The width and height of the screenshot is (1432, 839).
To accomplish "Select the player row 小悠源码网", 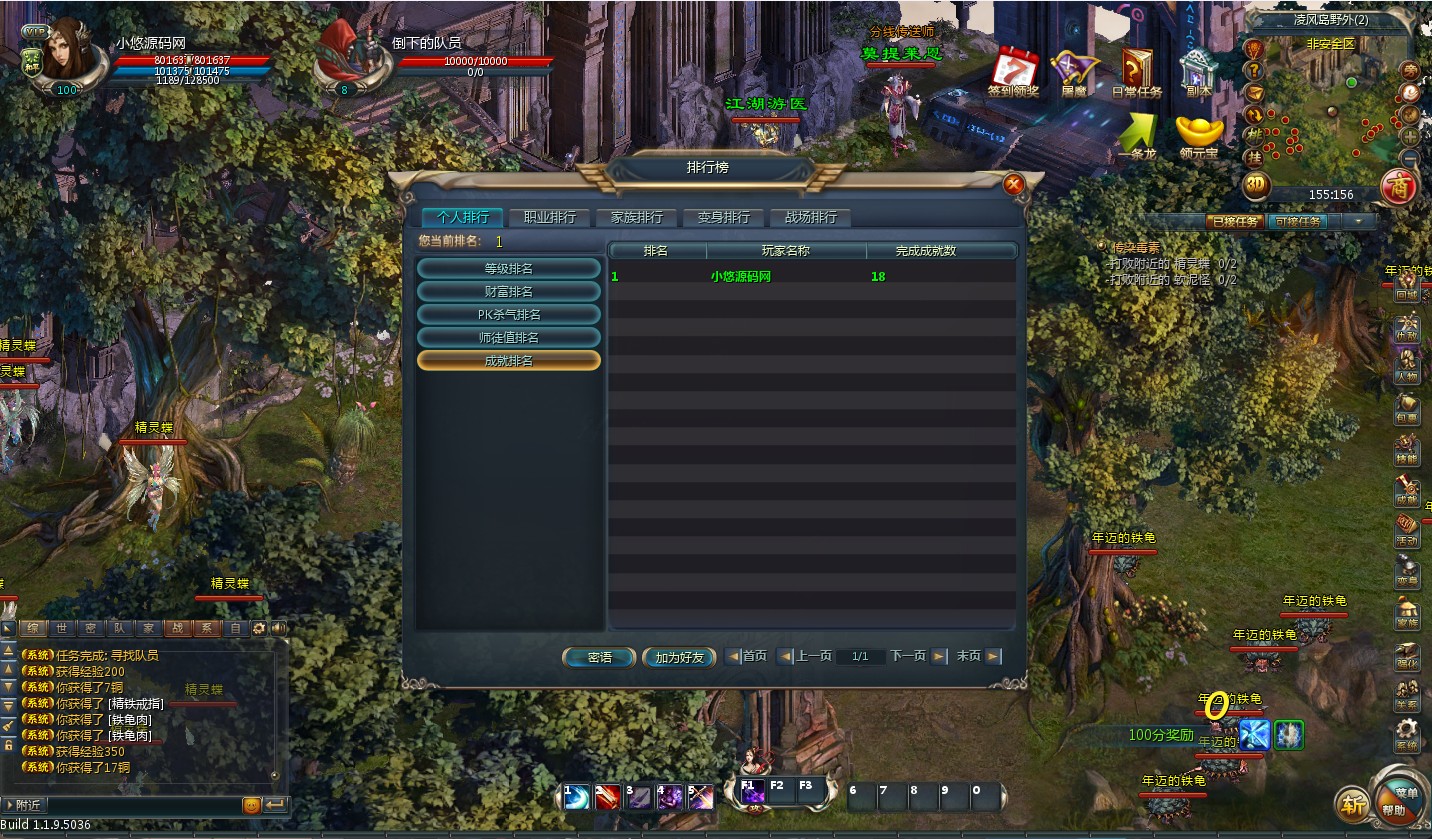I will coord(741,277).
